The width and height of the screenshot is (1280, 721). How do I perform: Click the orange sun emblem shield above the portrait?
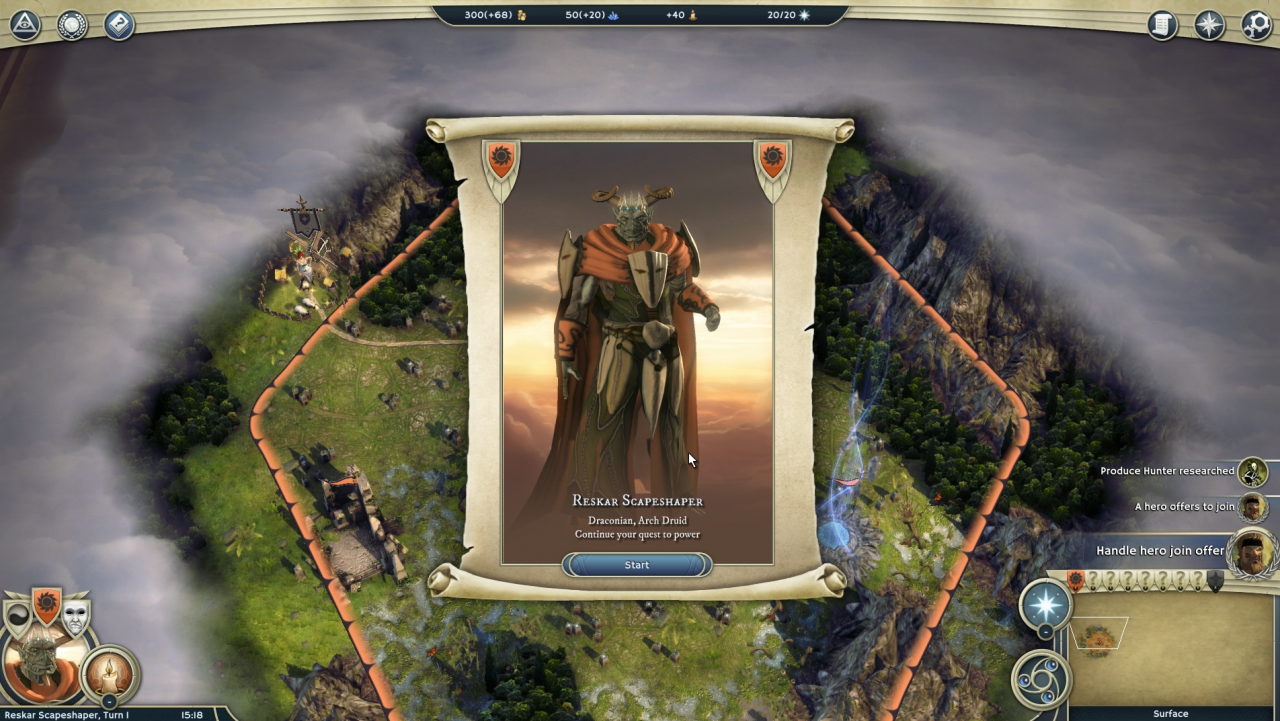(46, 605)
